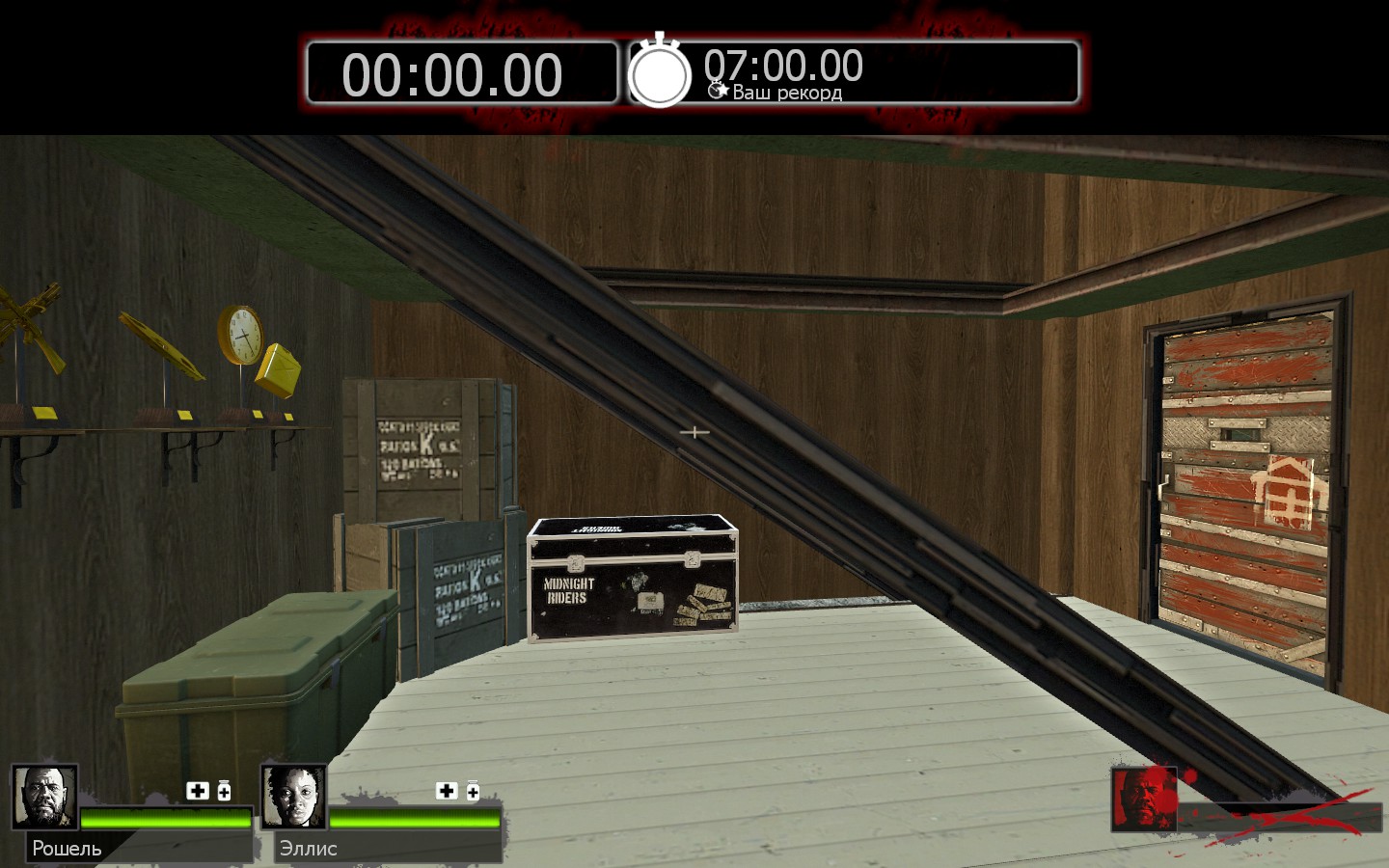Image resolution: width=1389 pixels, height=868 pixels.
Task: Select Эллис's teammate portrait
Action: click(x=293, y=797)
